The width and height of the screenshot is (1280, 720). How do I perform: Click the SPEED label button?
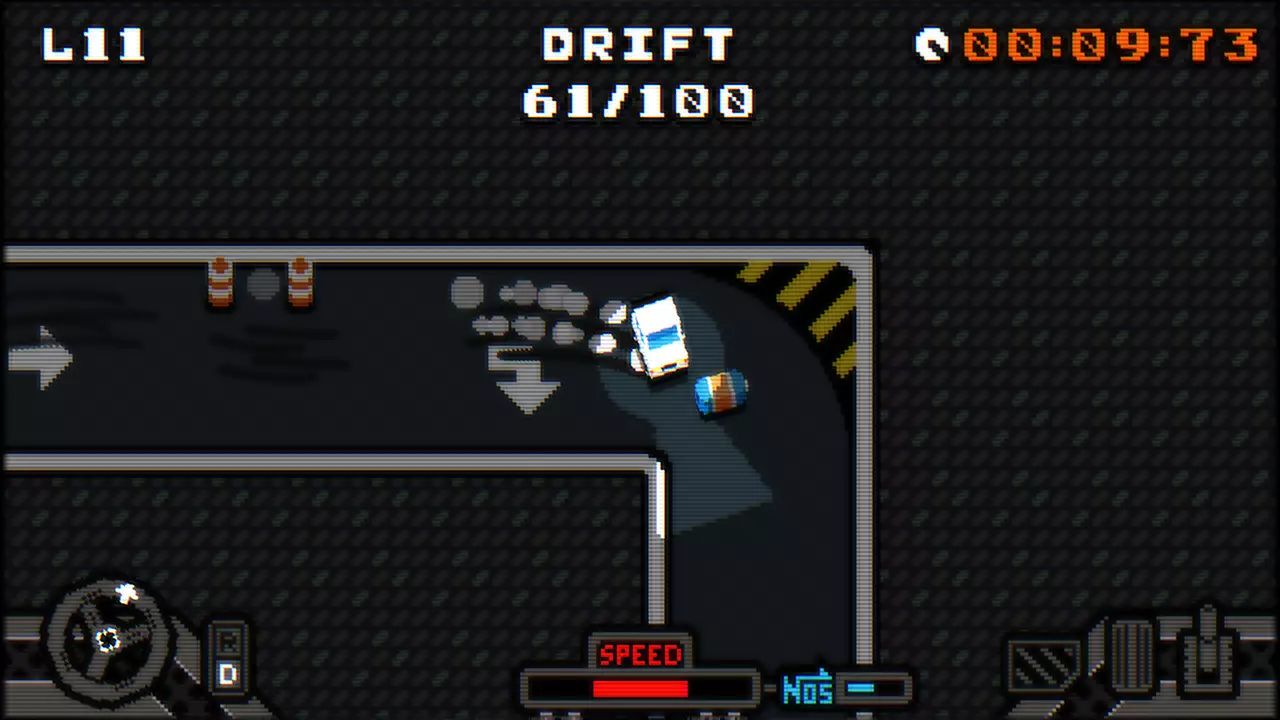click(x=640, y=655)
